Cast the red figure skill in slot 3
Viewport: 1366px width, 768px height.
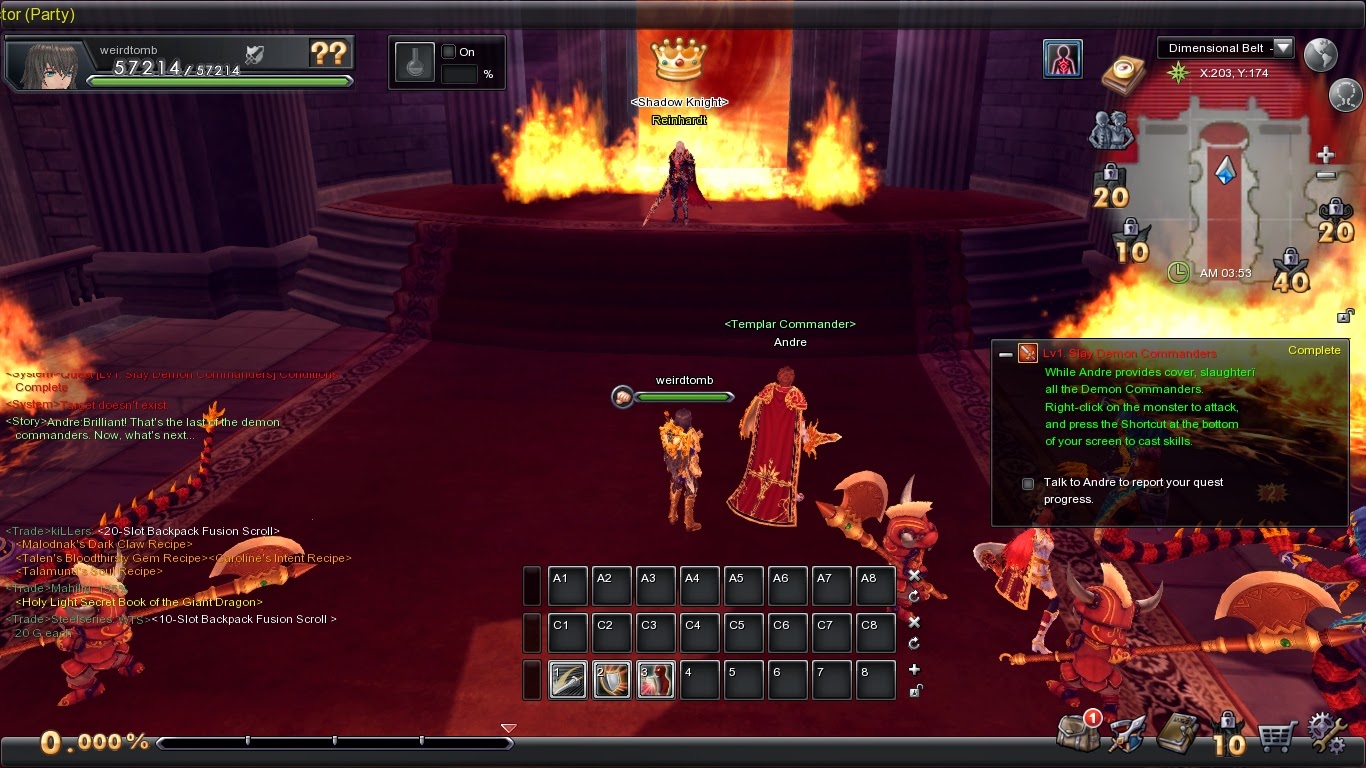tap(655, 680)
